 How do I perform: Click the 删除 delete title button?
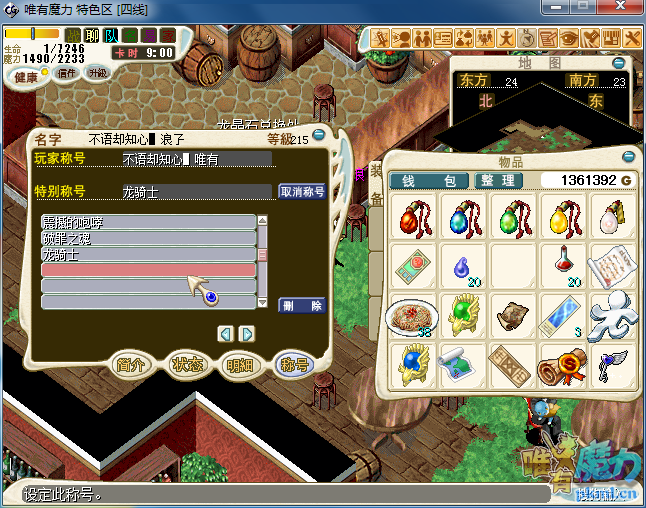point(302,305)
